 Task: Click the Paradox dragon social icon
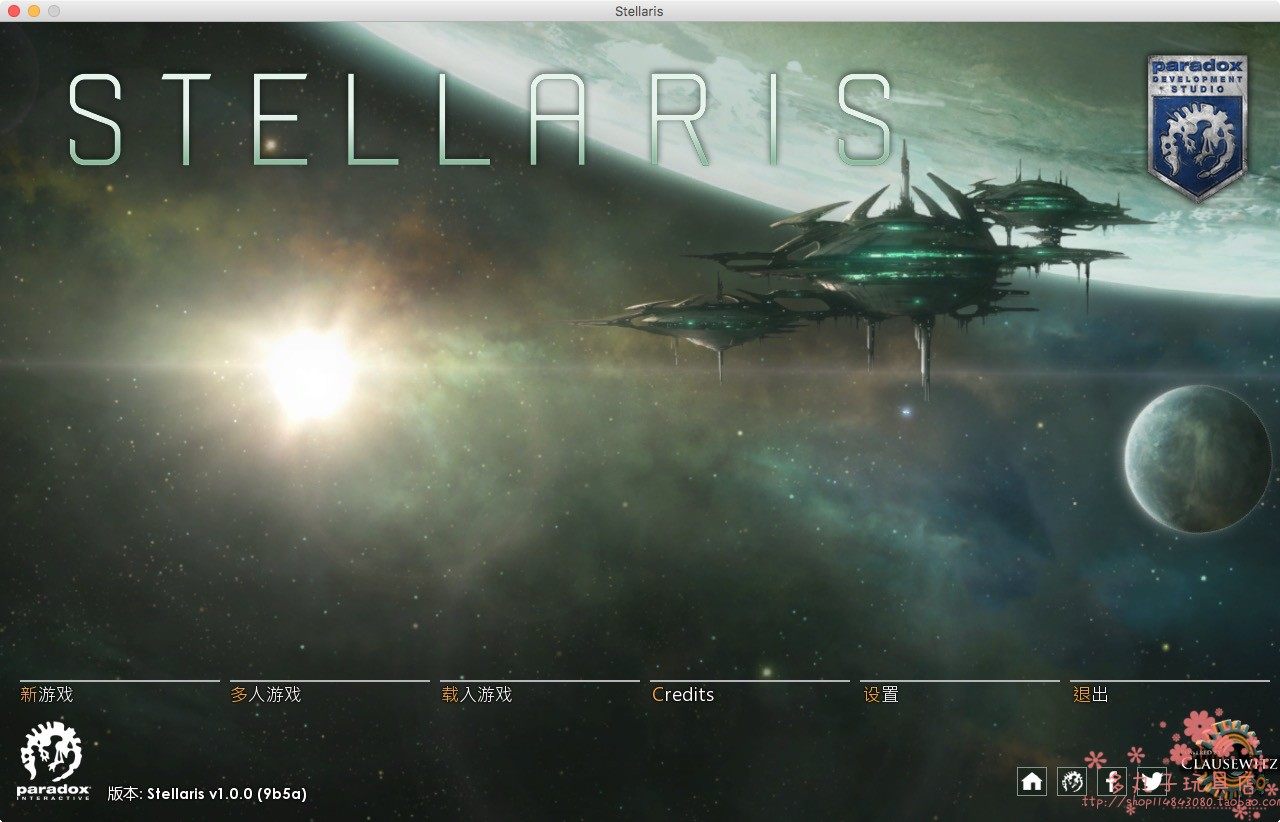click(x=1070, y=783)
